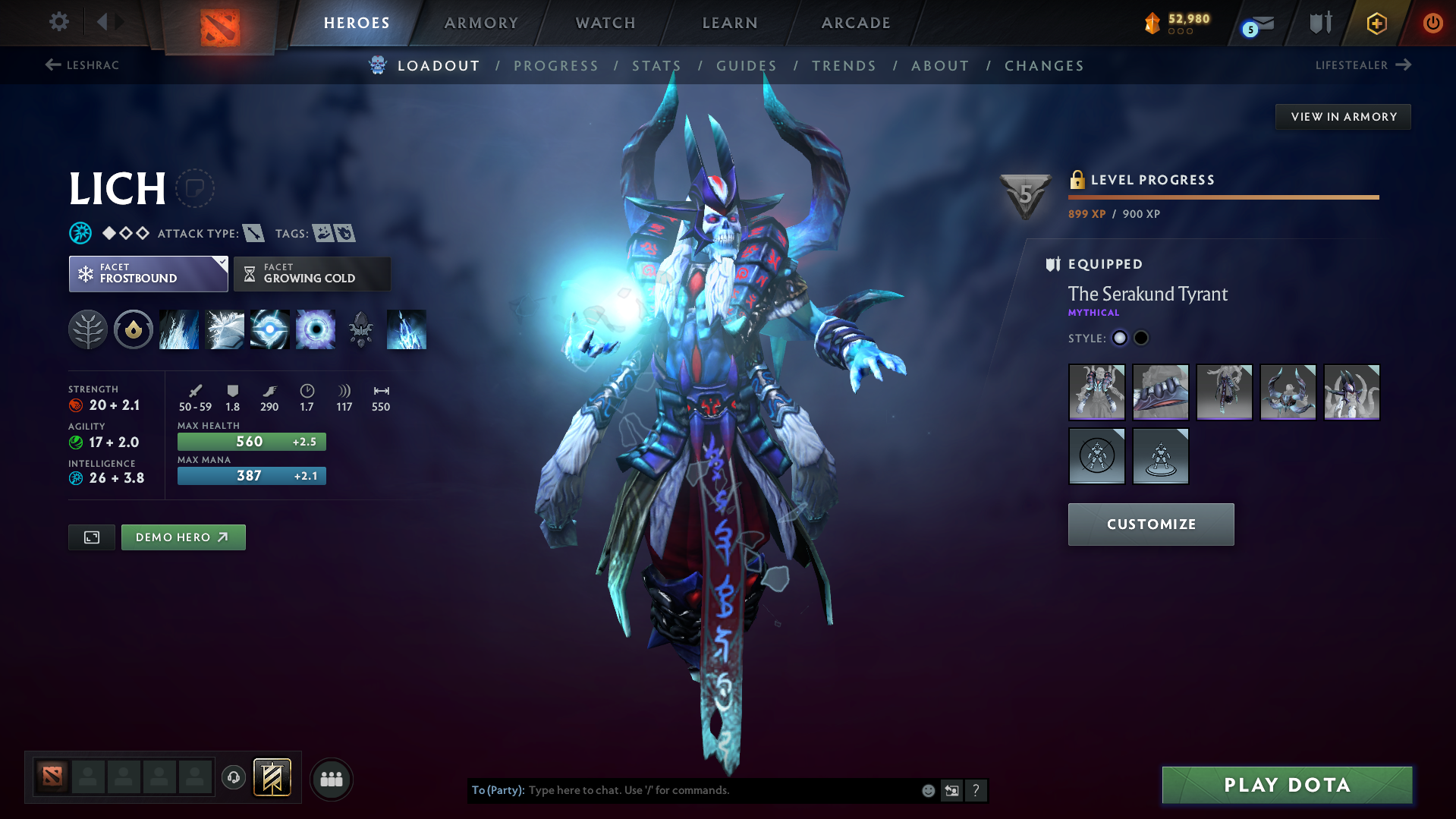
Task: Click the white style color swatch
Action: [1119, 338]
